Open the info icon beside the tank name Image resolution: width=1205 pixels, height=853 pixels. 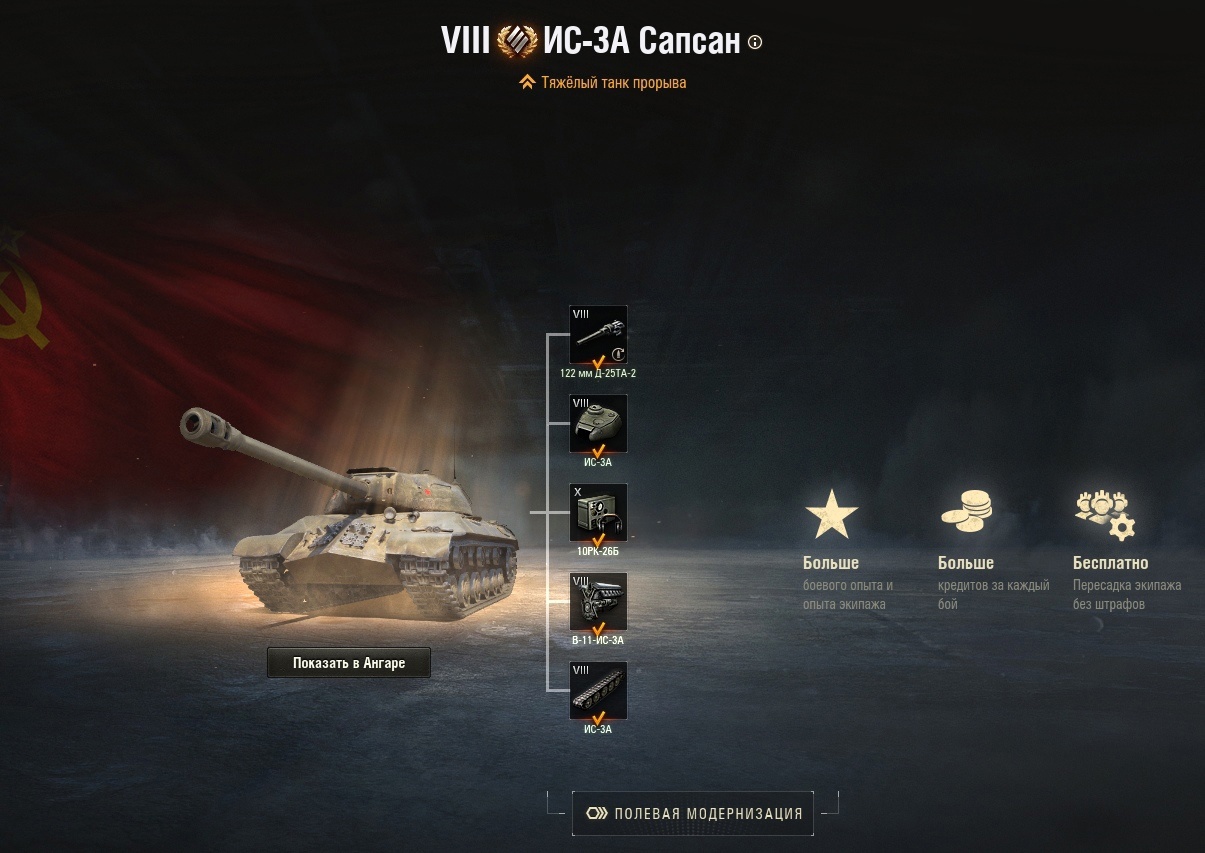755,42
